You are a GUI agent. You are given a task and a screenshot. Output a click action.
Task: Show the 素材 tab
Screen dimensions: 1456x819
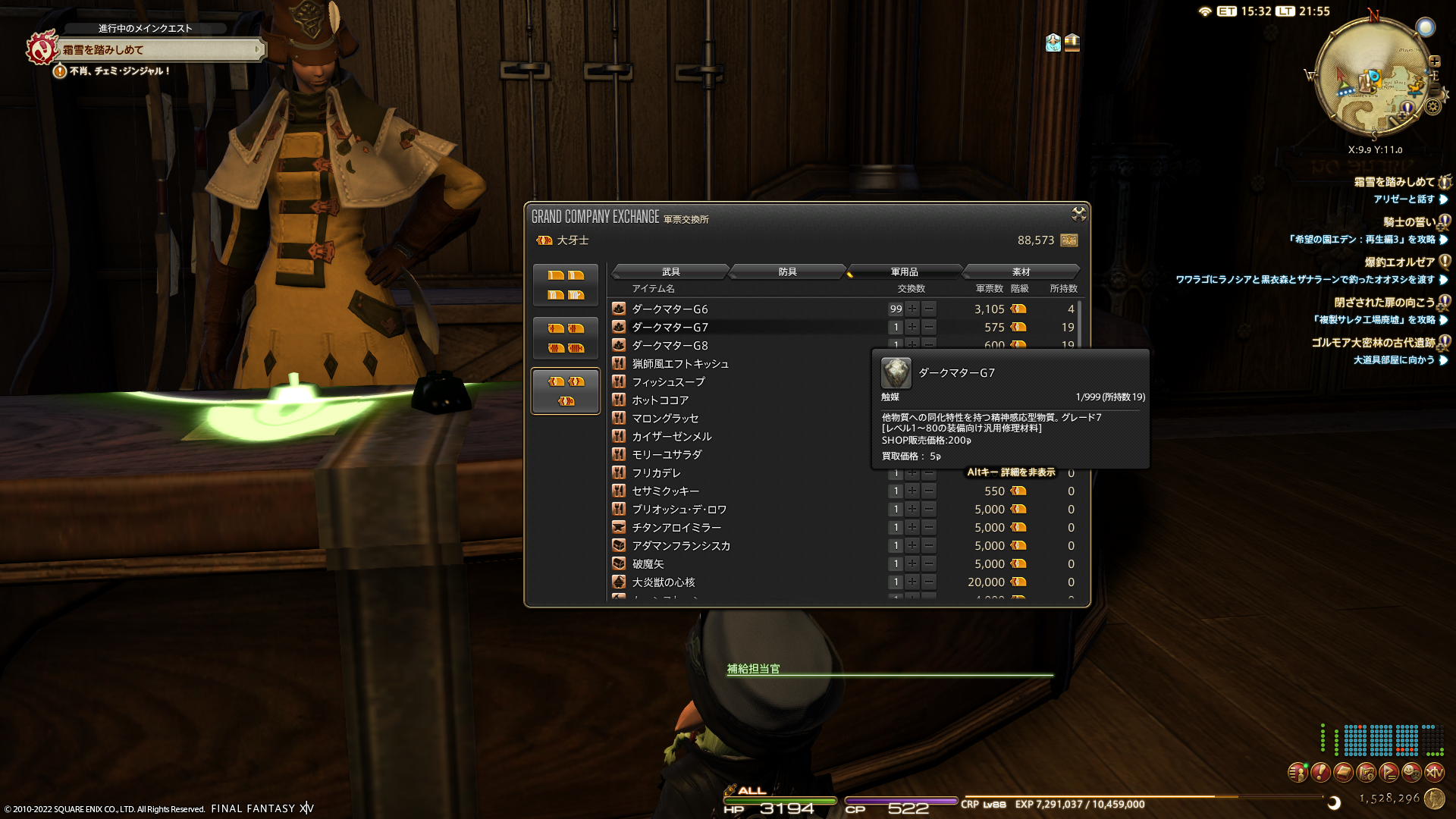pyautogui.click(x=1021, y=271)
